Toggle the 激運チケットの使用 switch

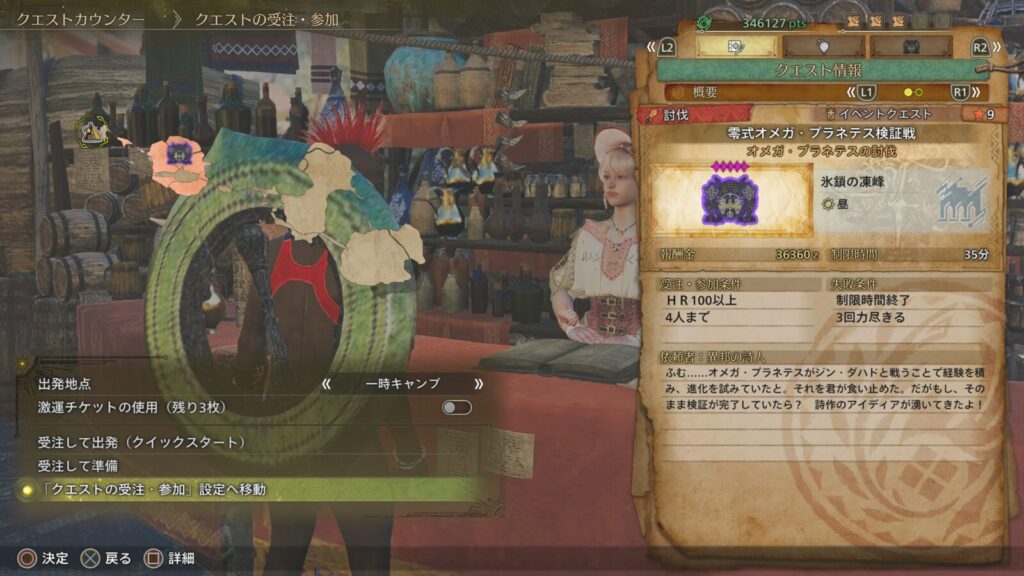point(456,408)
